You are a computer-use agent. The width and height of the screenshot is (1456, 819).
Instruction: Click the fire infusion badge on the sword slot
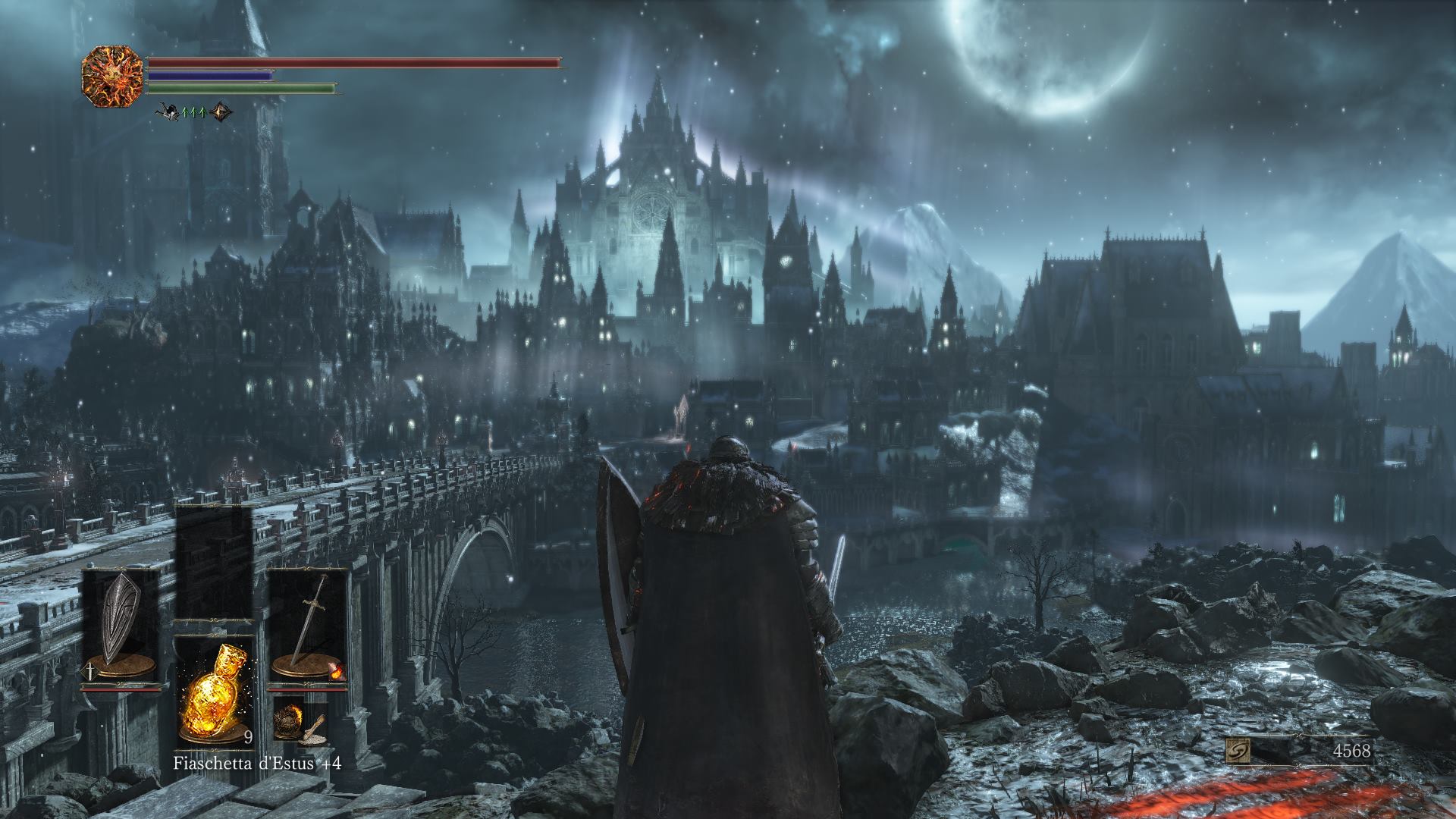pyautogui.click(x=336, y=670)
